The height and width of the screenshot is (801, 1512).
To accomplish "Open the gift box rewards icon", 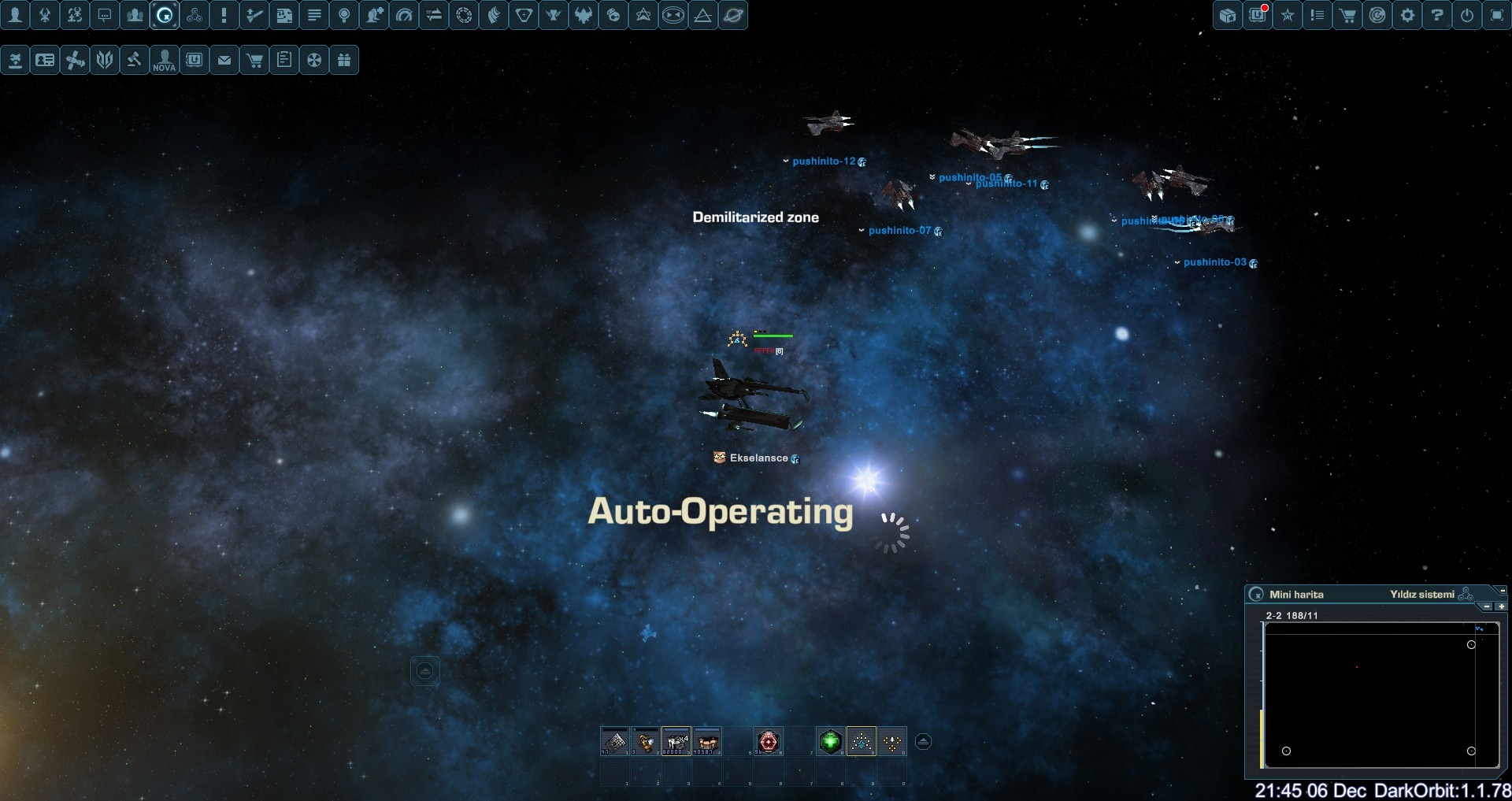I will tap(344, 60).
